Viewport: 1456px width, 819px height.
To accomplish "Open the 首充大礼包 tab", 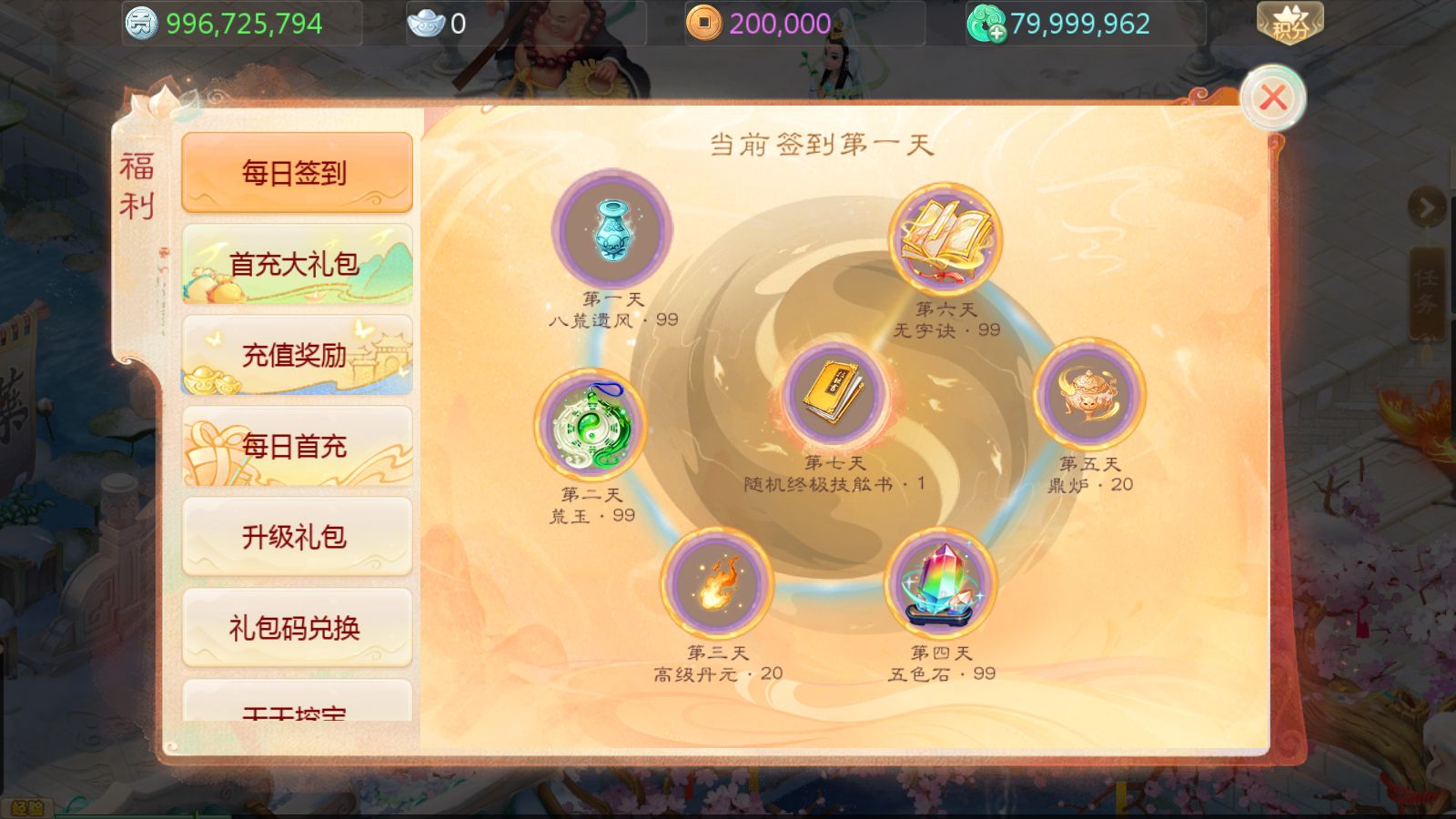I will click(x=297, y=264).
